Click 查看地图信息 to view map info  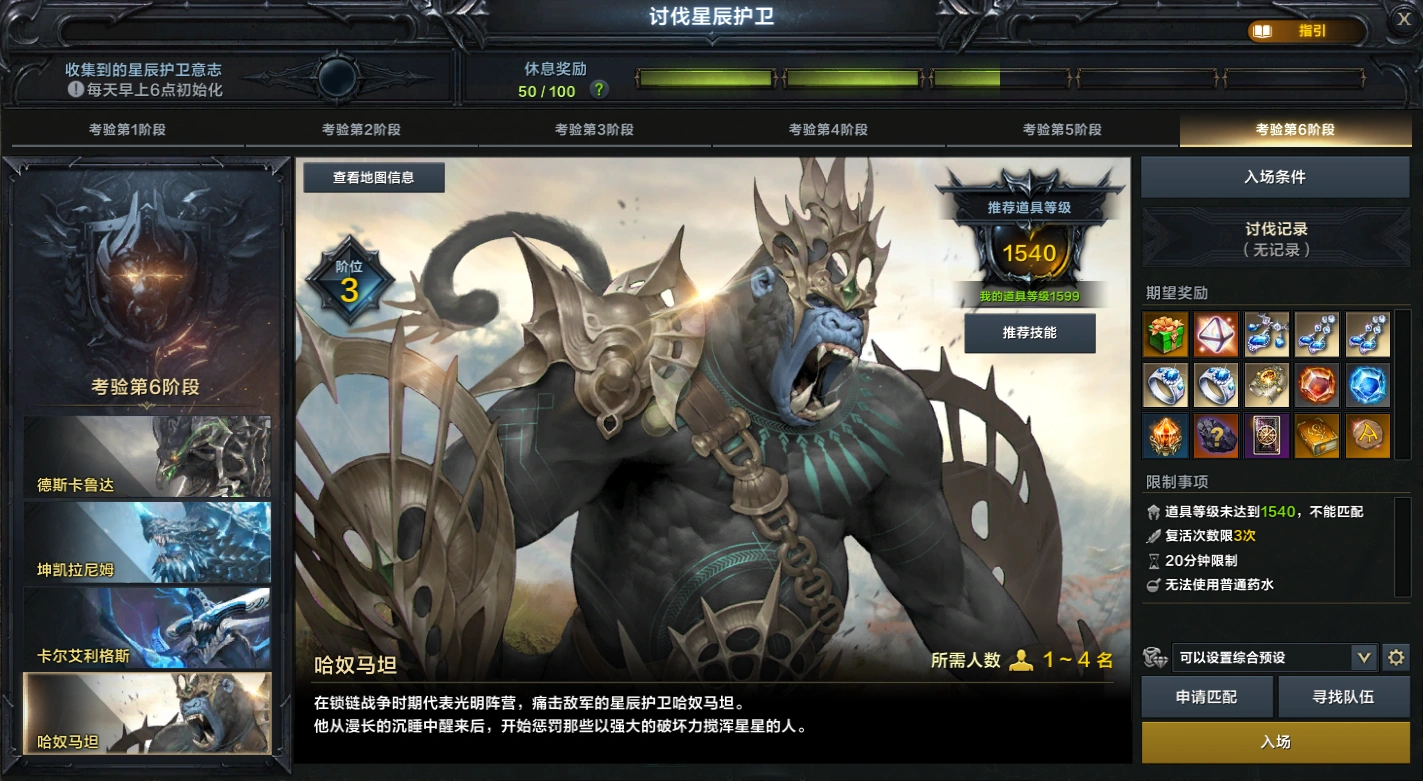click(373, 177)
